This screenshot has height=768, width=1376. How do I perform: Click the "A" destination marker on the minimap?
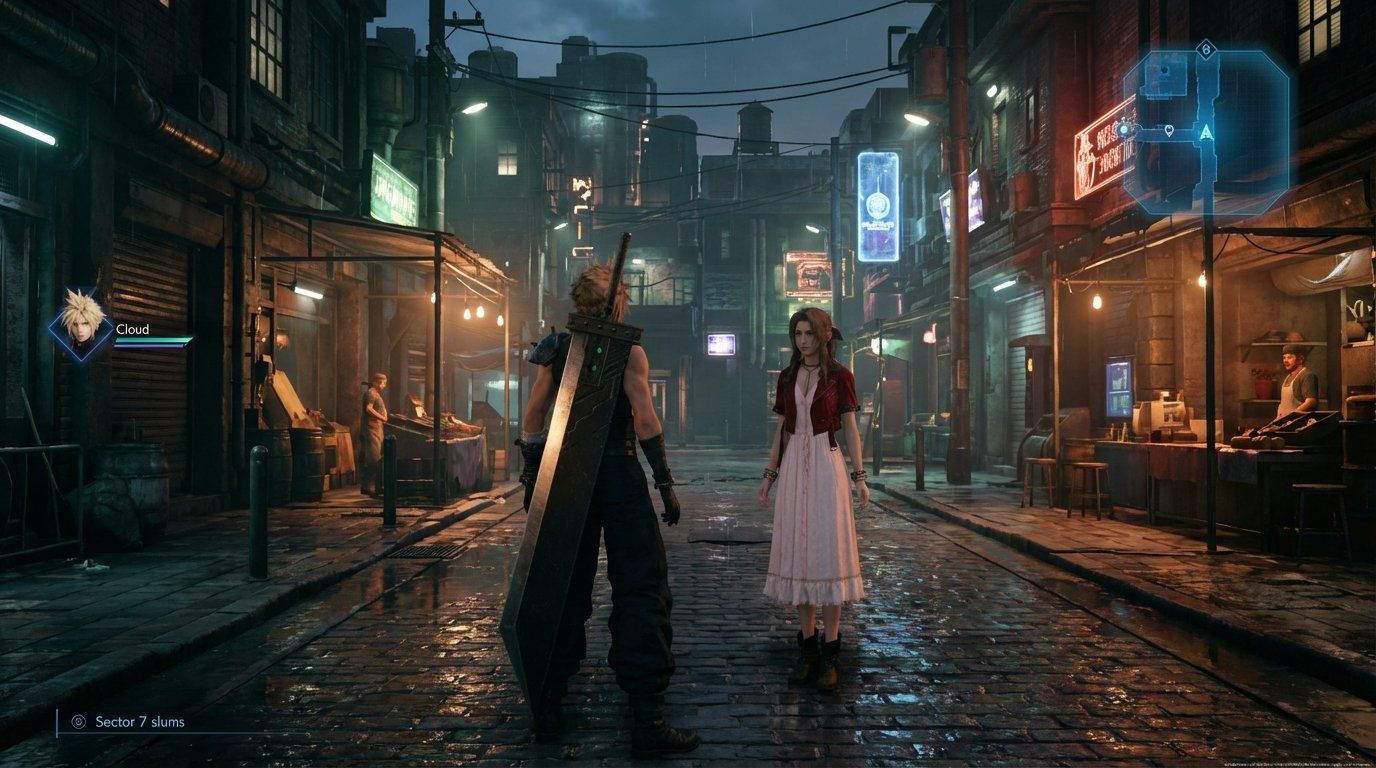point(1206,132)
